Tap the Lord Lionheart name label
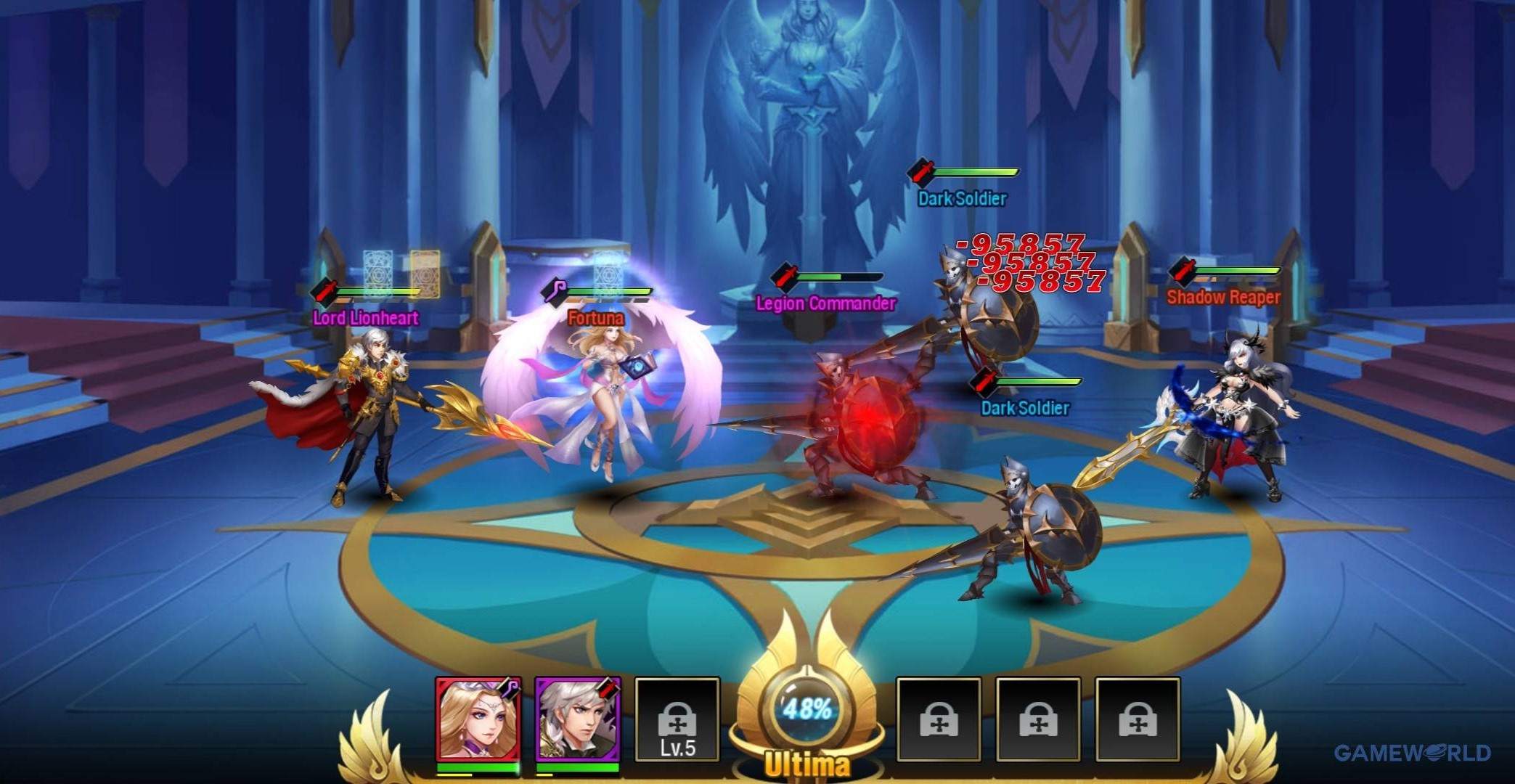The image size is (1515, 784). 365,317
